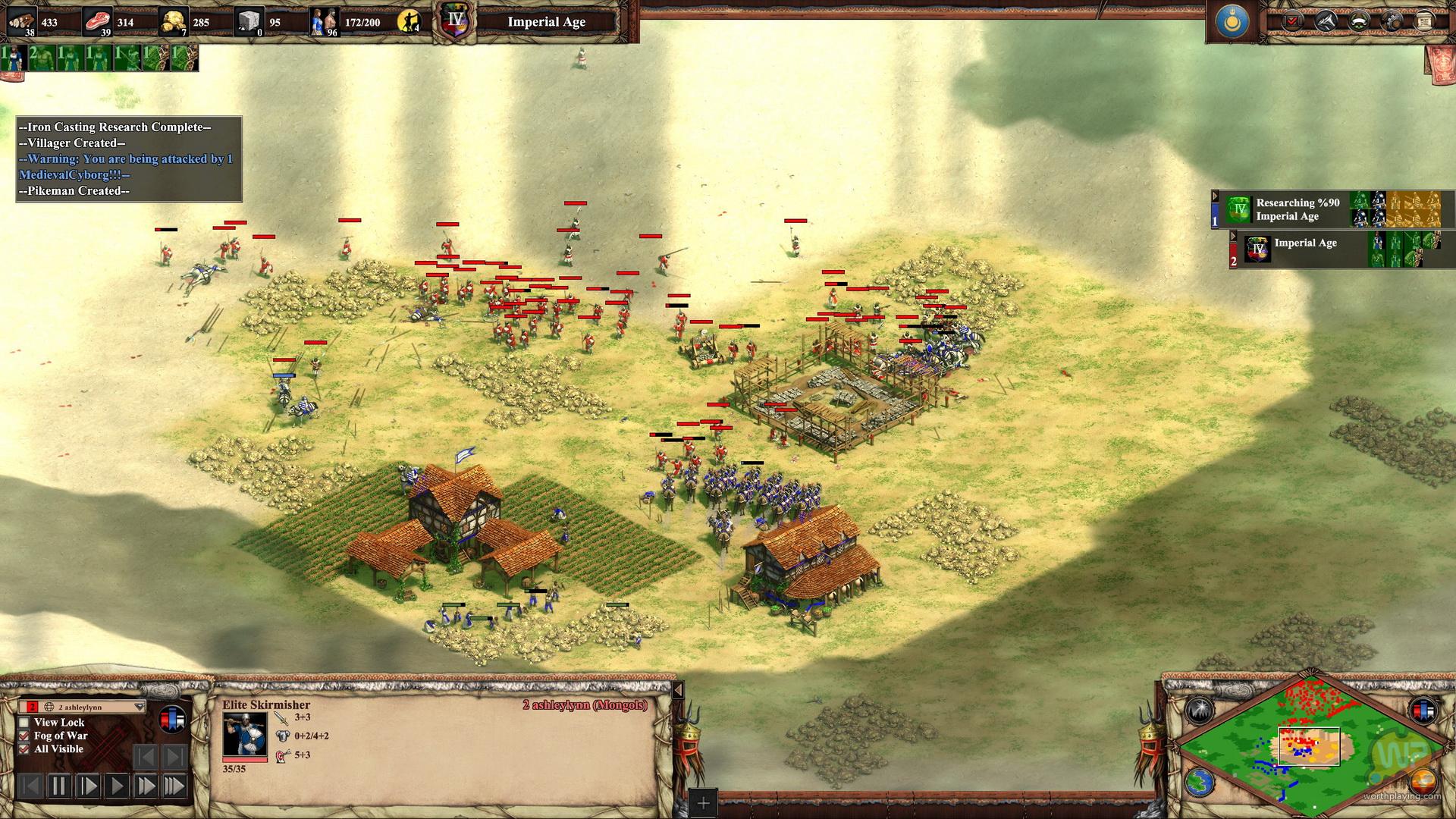Toggle the Fog of War checkbox
Viewport: 1456px width, 819px height.
[x=24, y=736]
